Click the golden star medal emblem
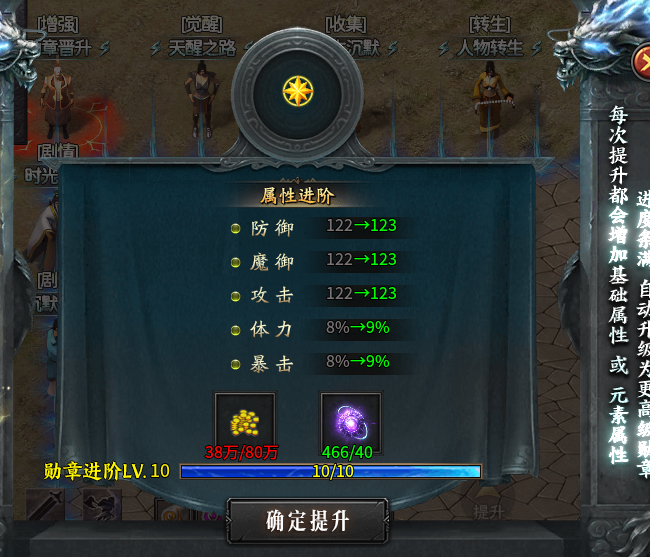Screen dimensions: 650x557 pos(297,91)
